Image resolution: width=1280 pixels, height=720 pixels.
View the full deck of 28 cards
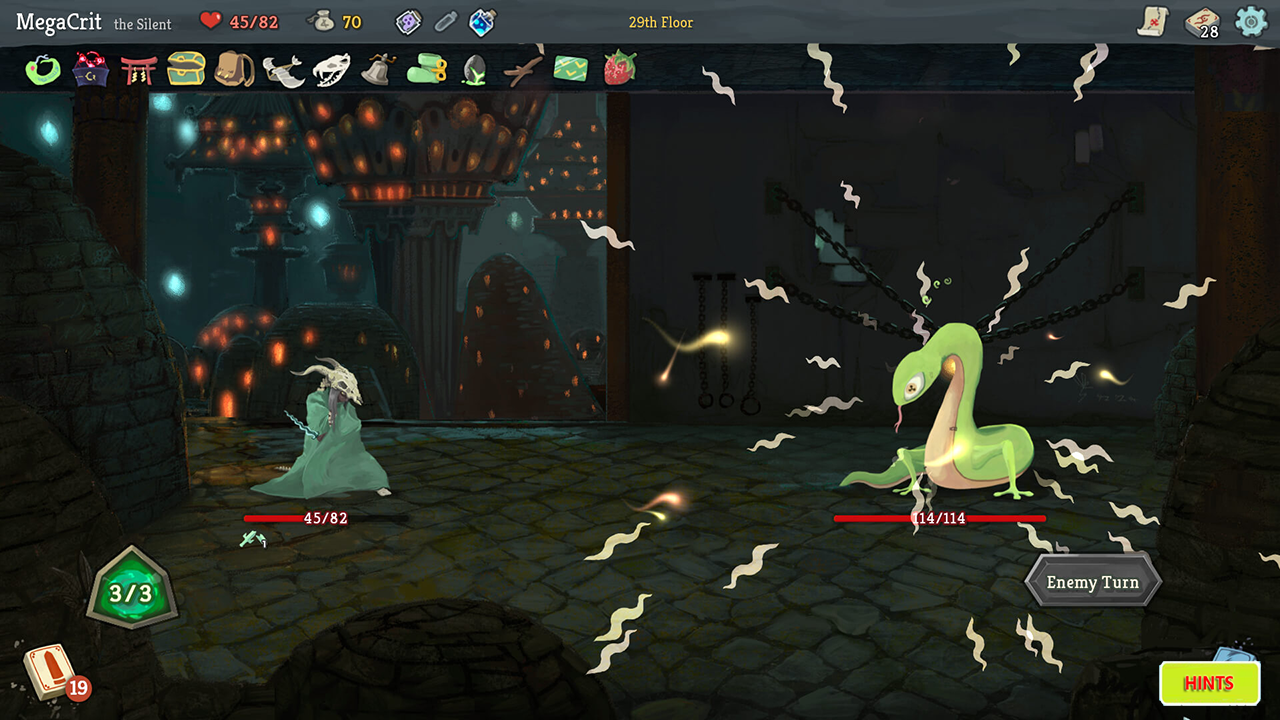click(x=1201, y=22)
